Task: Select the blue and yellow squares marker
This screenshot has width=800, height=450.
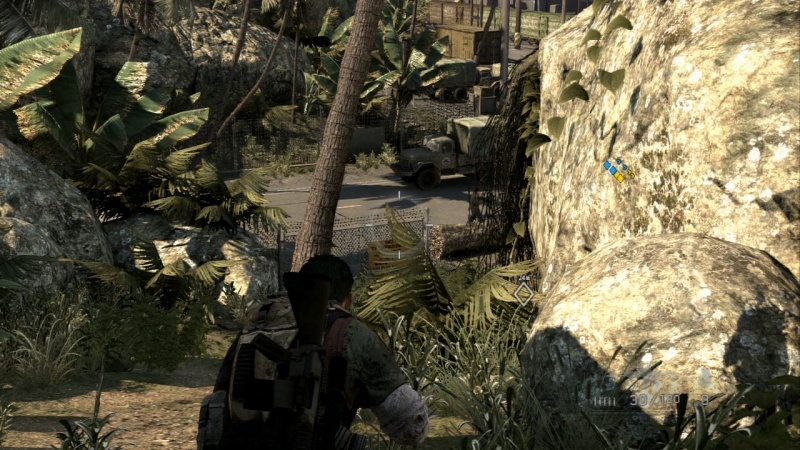Action: pos(618,169)
